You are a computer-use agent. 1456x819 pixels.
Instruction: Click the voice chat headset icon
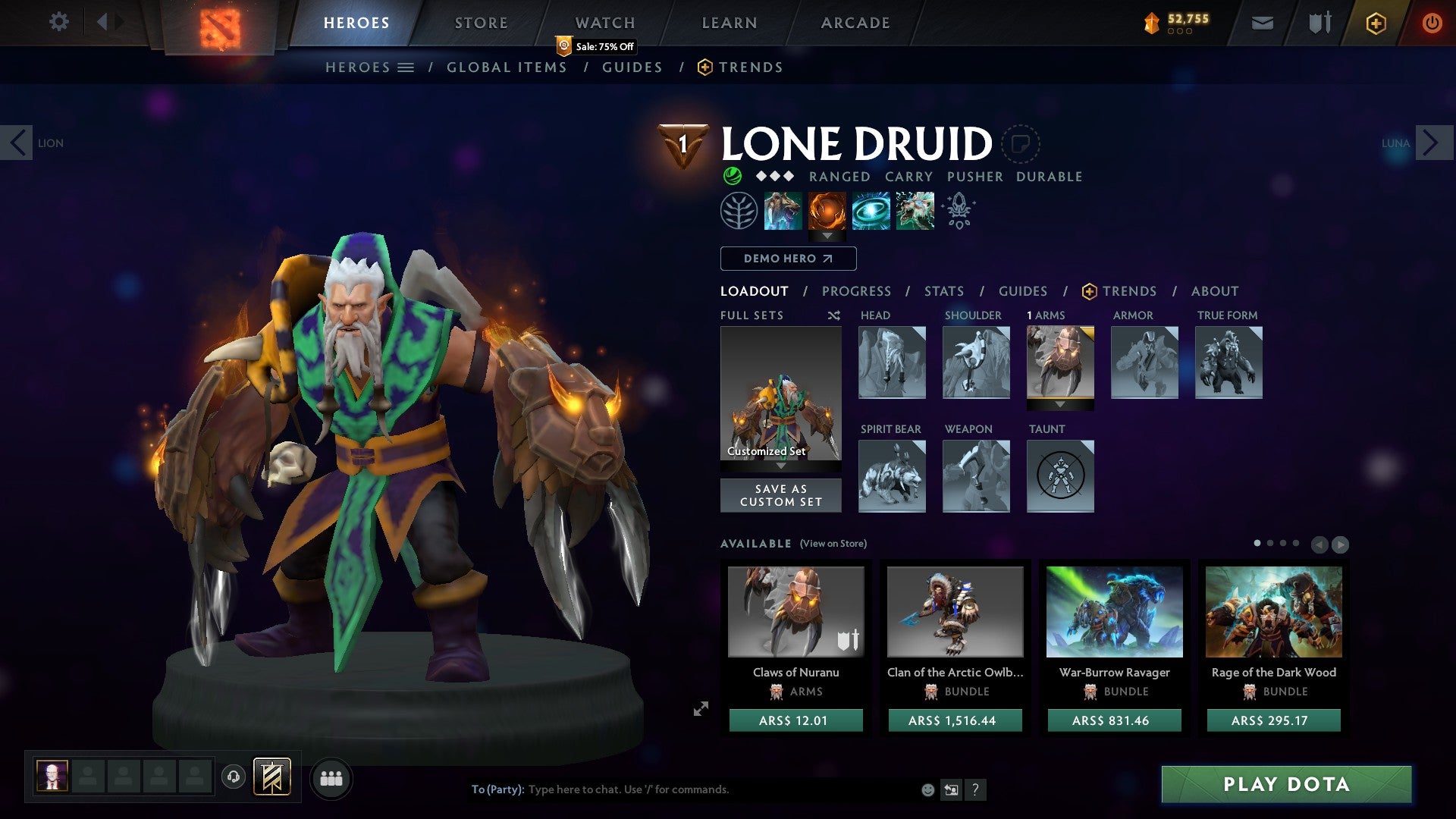pos(235,777)
